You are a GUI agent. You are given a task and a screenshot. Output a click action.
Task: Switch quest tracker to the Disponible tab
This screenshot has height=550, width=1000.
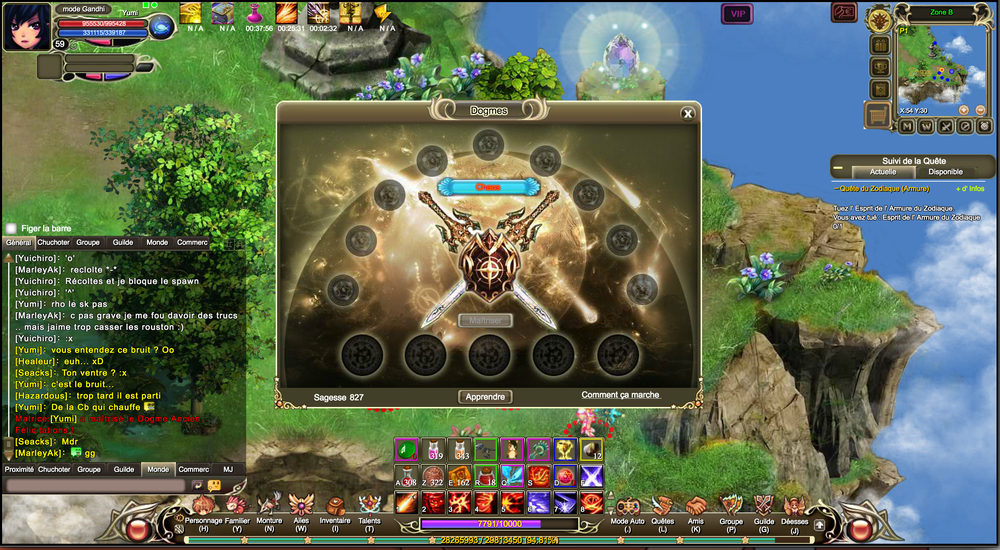[945, 172]
